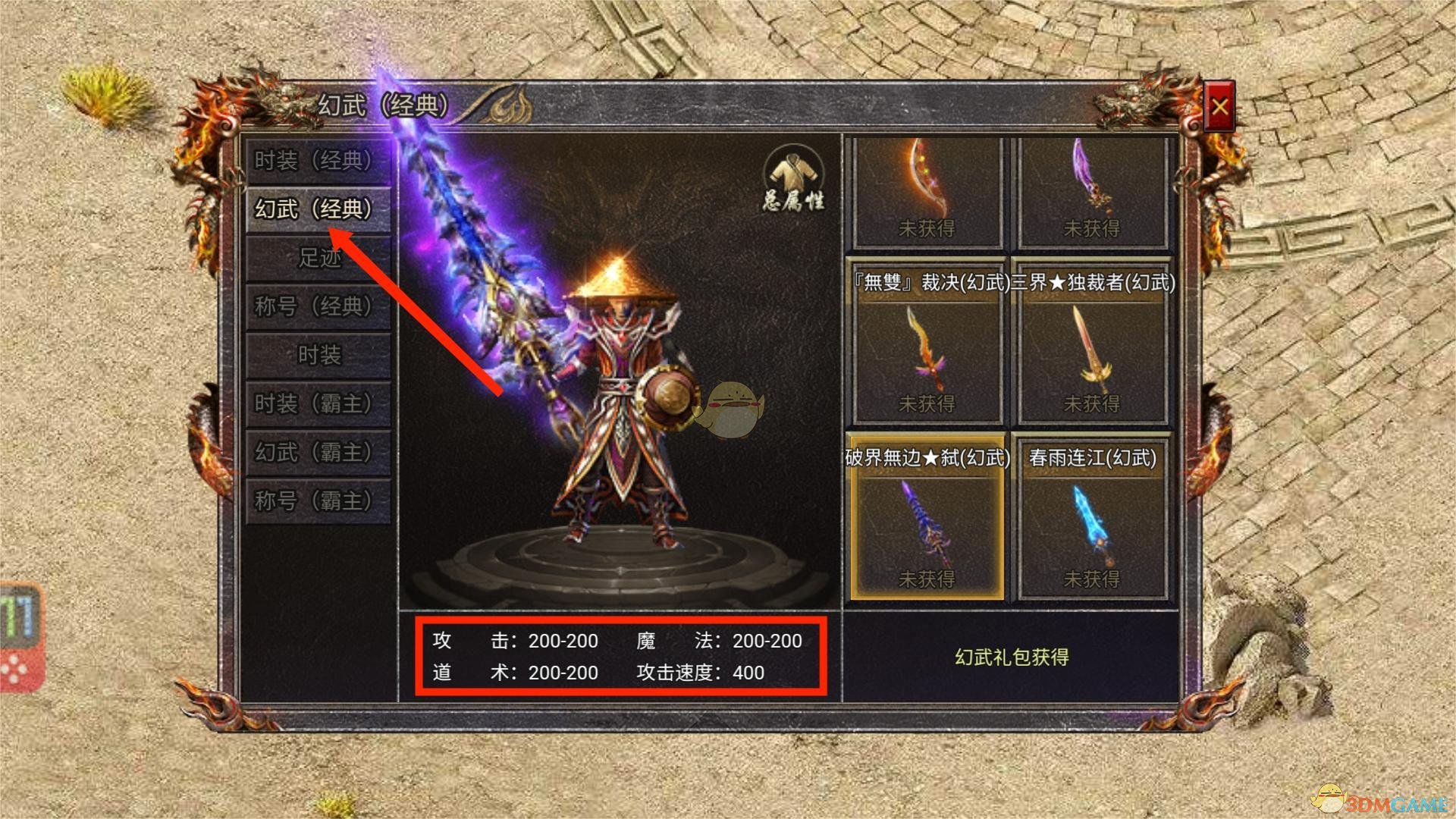Viewport: 1456px width, 819px height.
Task: Click the unobtained orange curved blade icon
Action: [927, 190]
